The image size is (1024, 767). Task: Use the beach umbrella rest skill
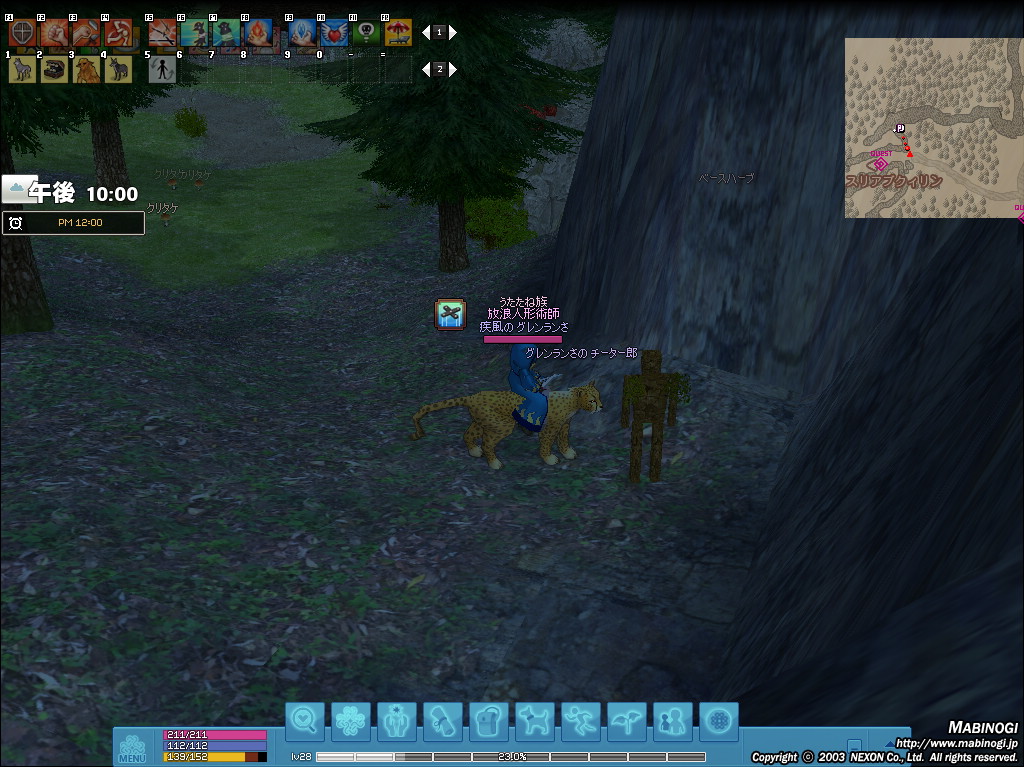pos(398,33)
